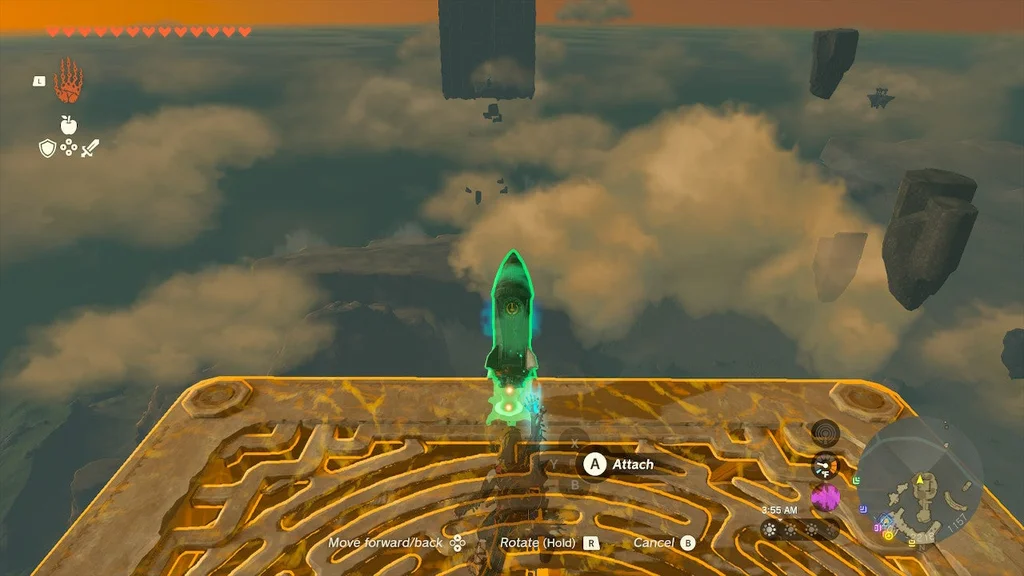
Task: Open the circular minimap
Action: click(x=918, y=479)
